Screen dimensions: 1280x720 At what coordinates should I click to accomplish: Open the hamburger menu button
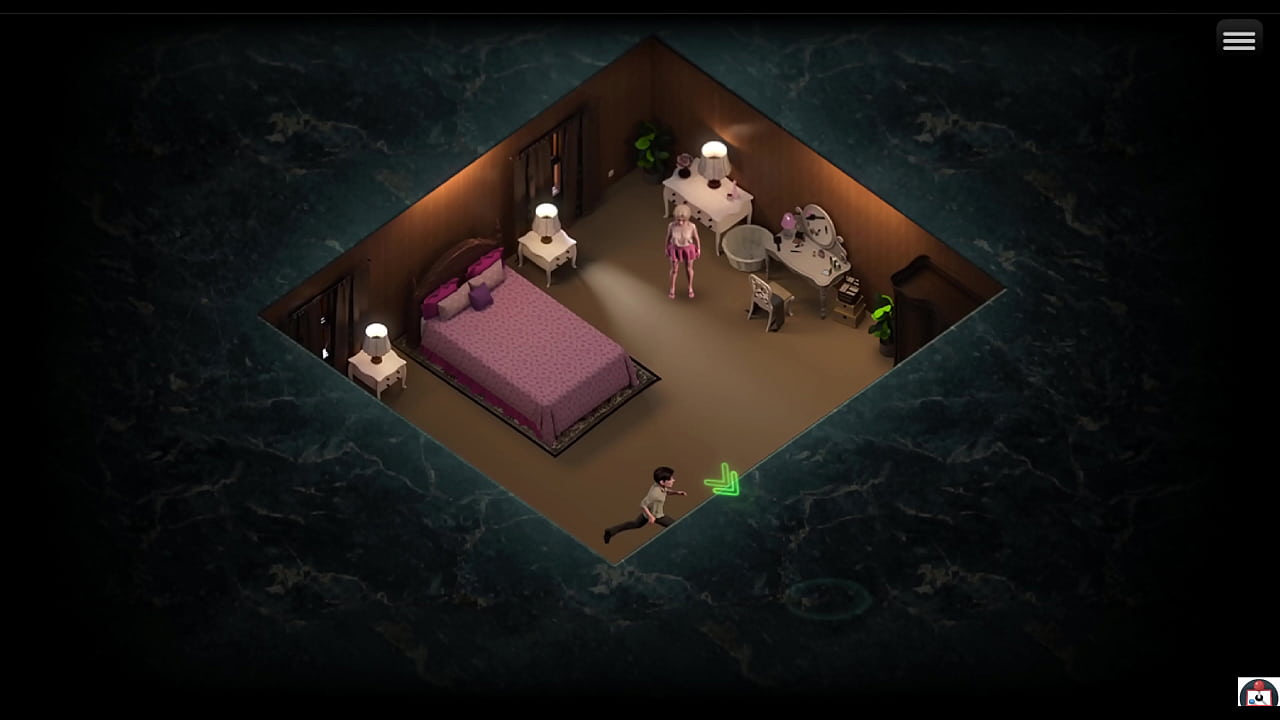point(1238,40)
